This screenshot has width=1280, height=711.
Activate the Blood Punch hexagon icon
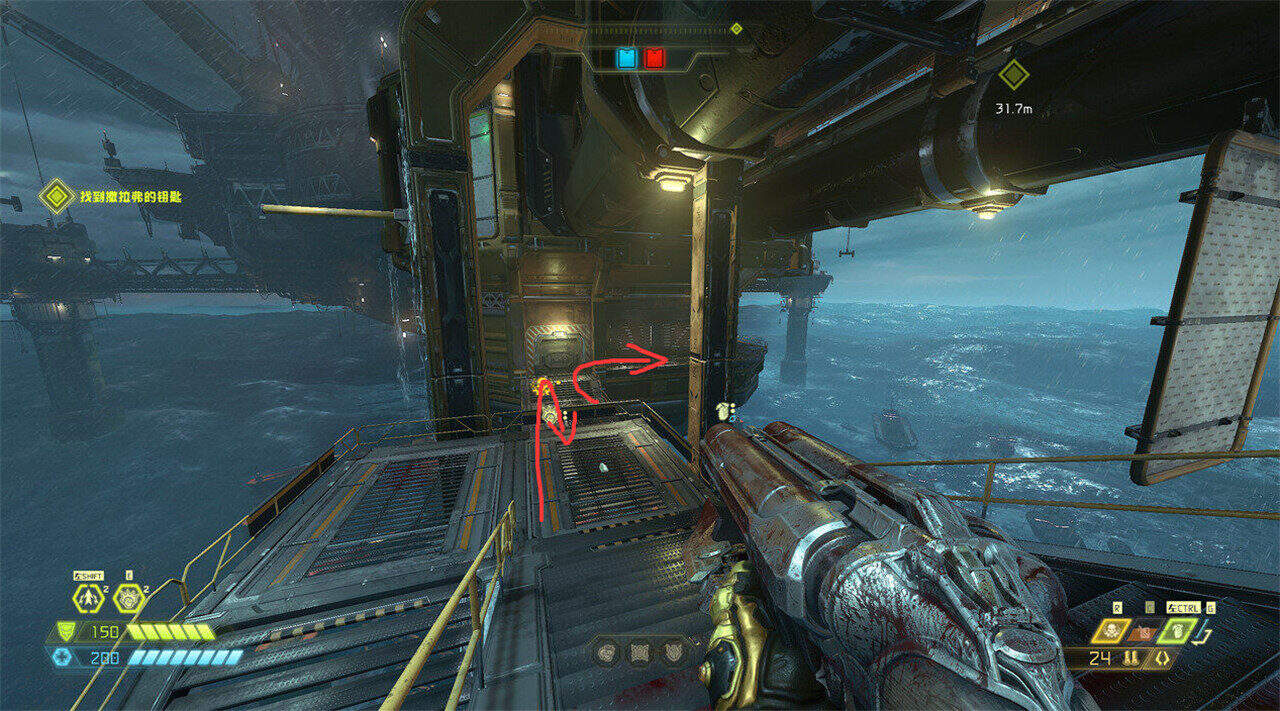[127, 599]
